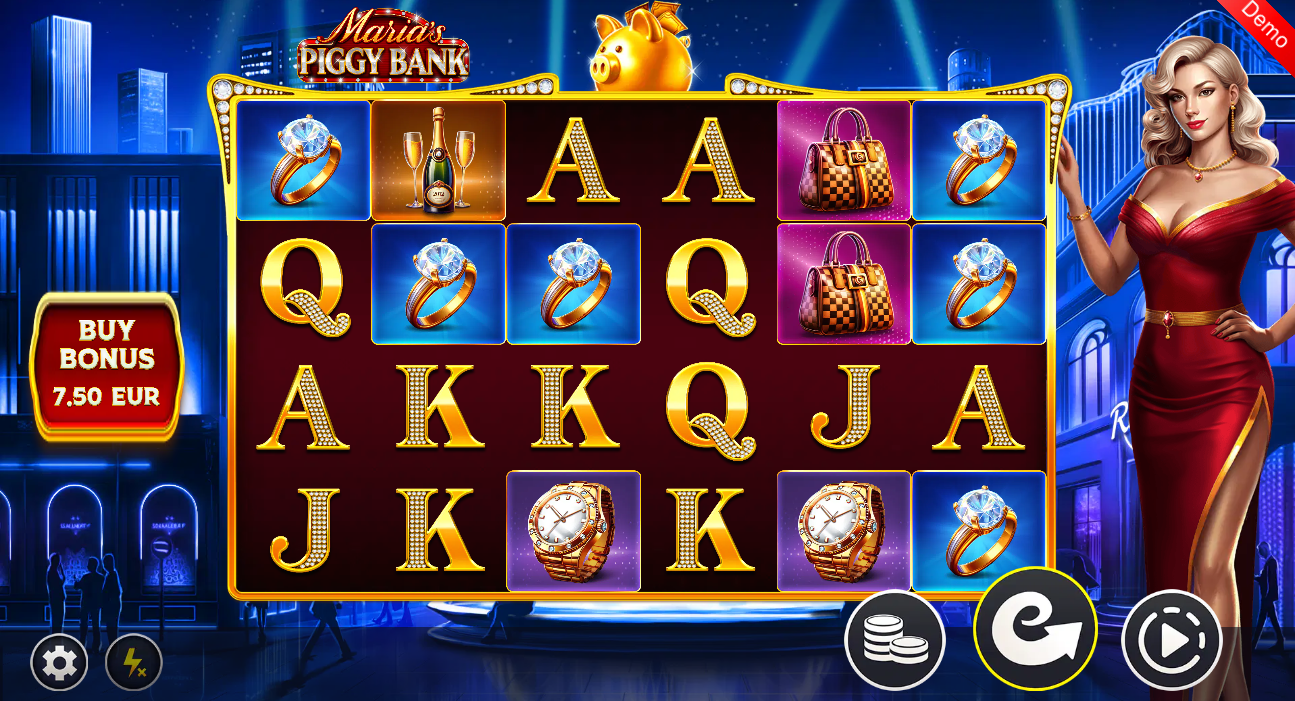Start autoplay with the play button
The image size is (1295, 701).
tap(1172, 640)
